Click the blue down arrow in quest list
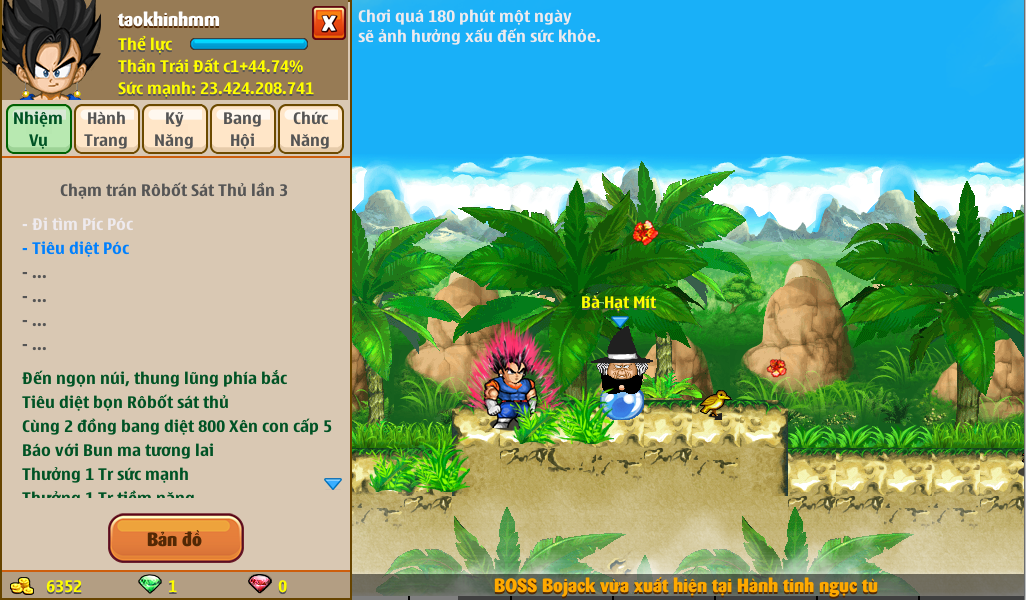The height and width of the screenshot is (600, 1026). pos(333,484)
